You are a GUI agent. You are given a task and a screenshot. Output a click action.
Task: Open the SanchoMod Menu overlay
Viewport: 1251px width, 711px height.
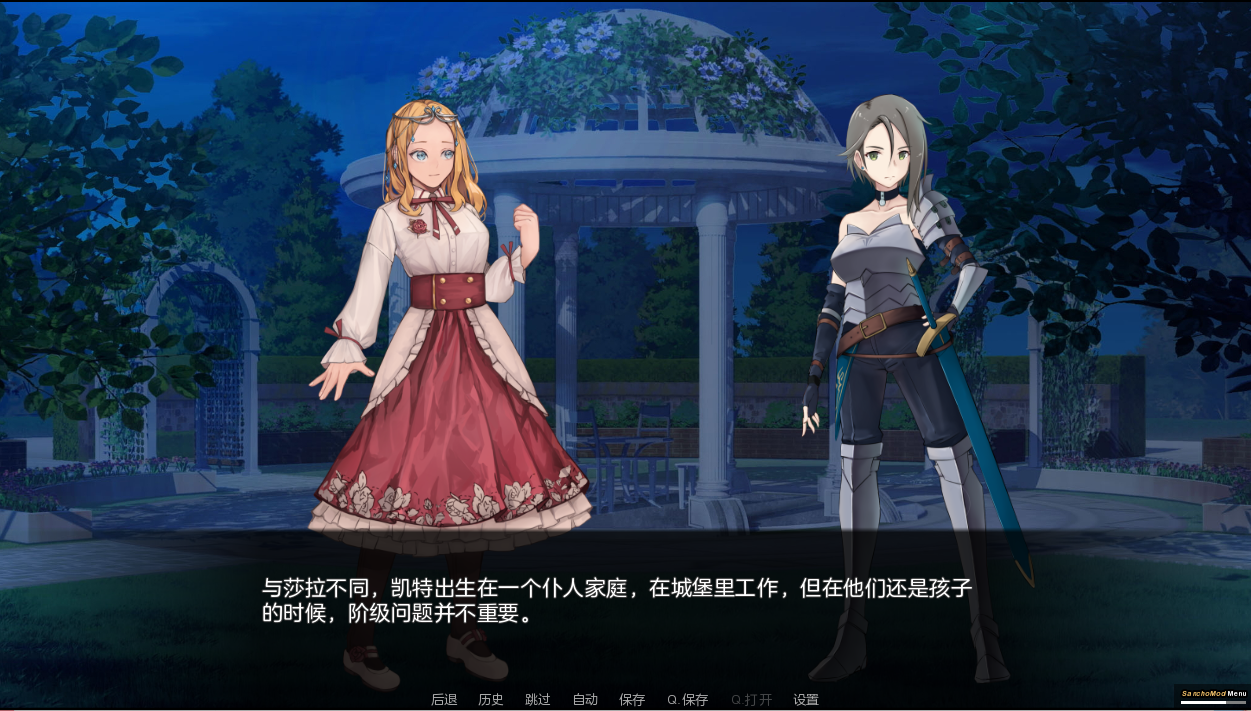point(1213,694)
